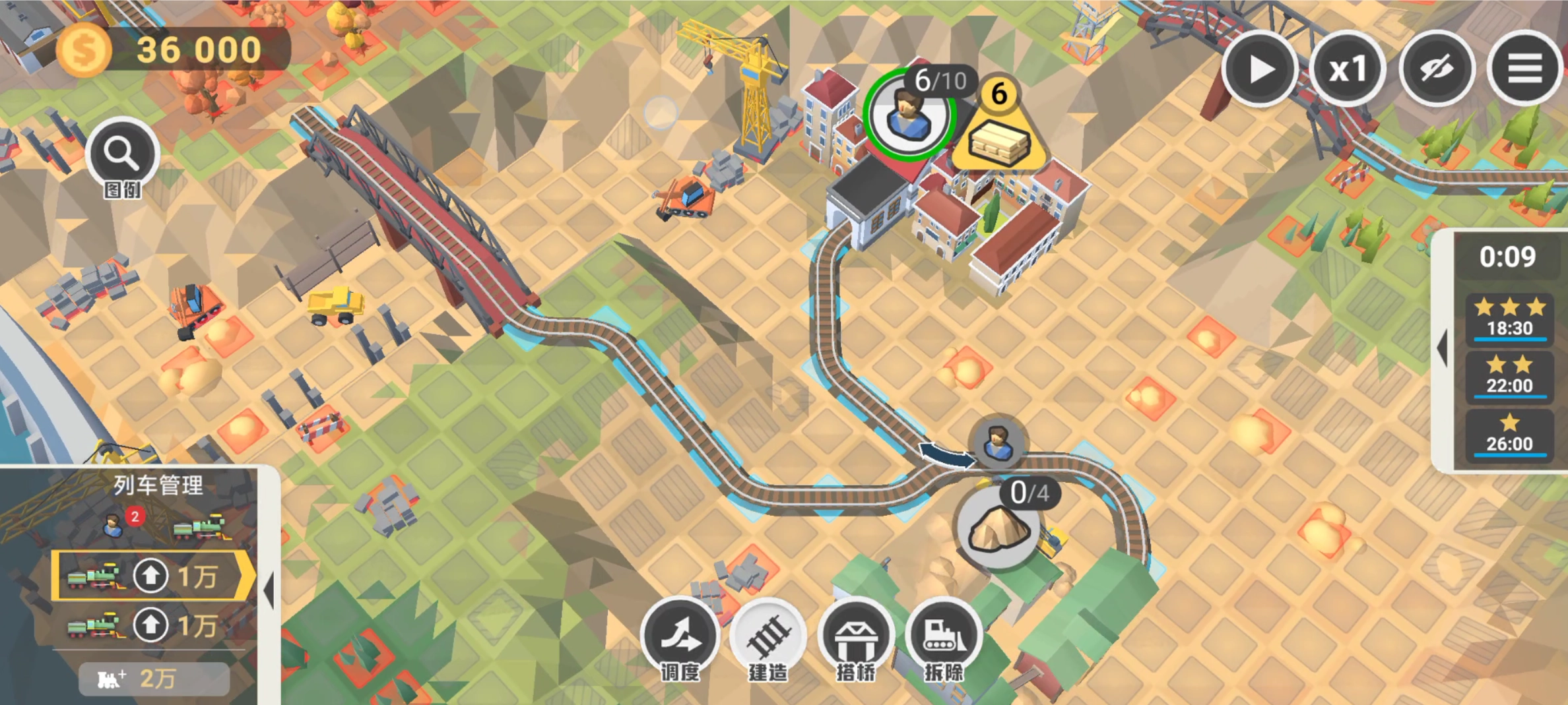This screenshot has height=705, width=1568.
Task: Open the hamburger menu
Action: point(1524,69)
